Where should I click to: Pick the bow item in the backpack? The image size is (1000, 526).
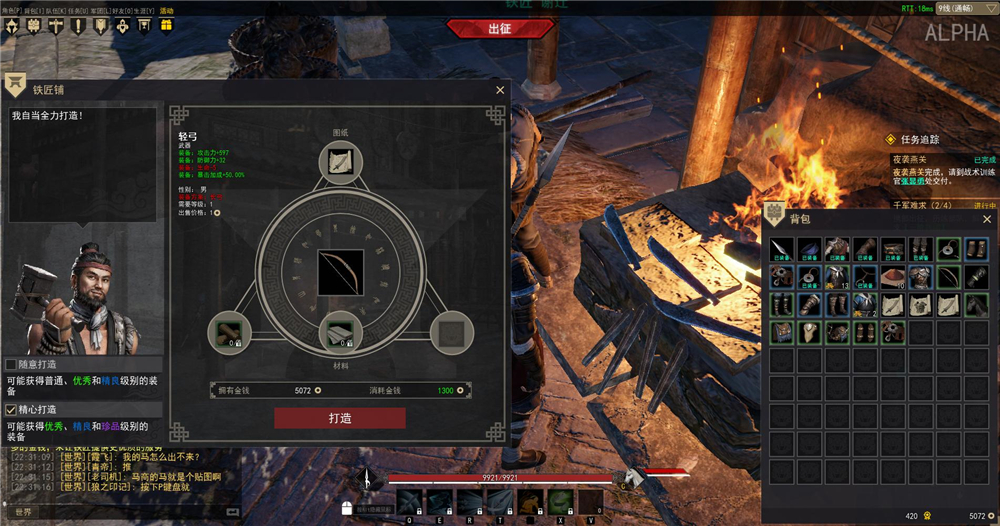(948, 277)
